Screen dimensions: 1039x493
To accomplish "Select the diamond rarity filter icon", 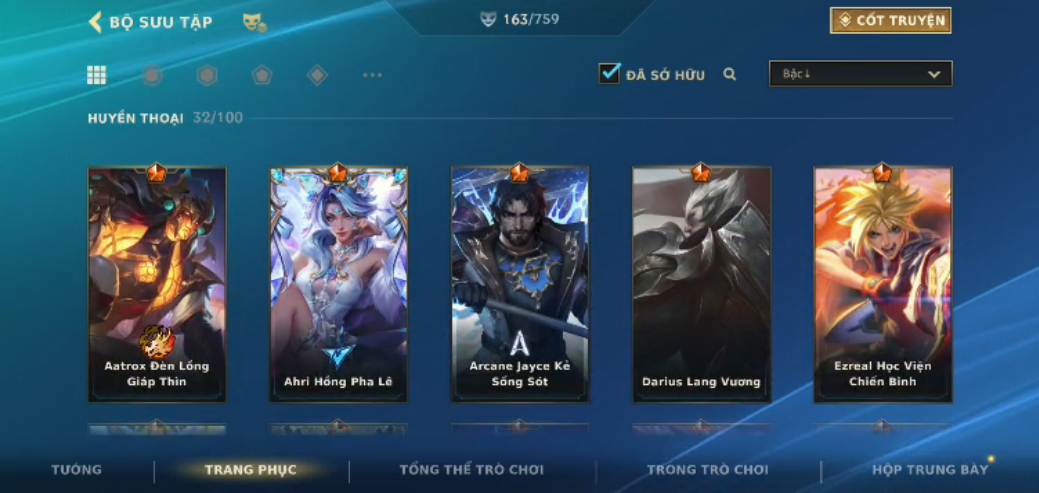I will pos(317,75).
